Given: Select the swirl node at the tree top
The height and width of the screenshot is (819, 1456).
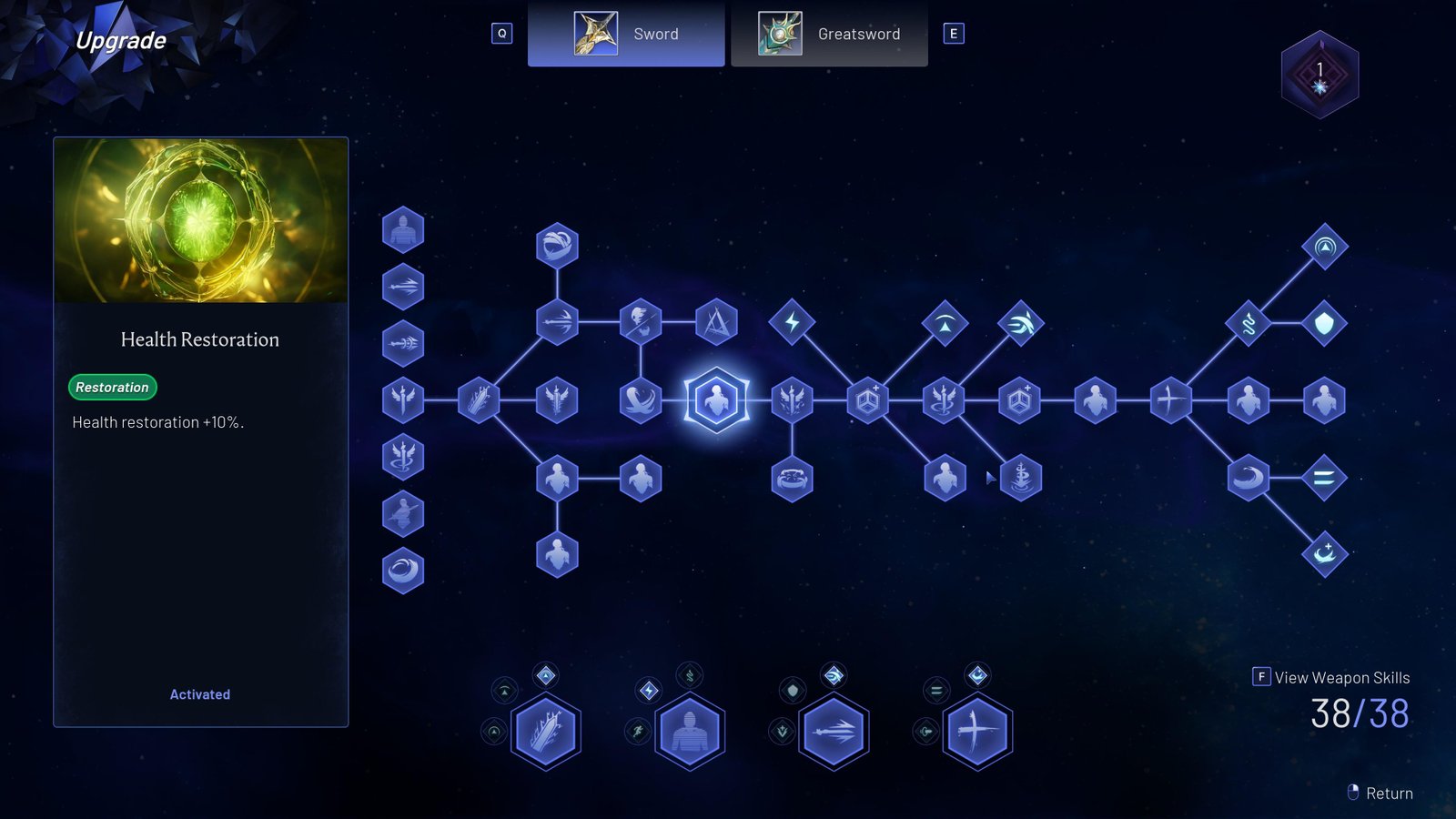Looking at the screenshot, I should point(557,246).
